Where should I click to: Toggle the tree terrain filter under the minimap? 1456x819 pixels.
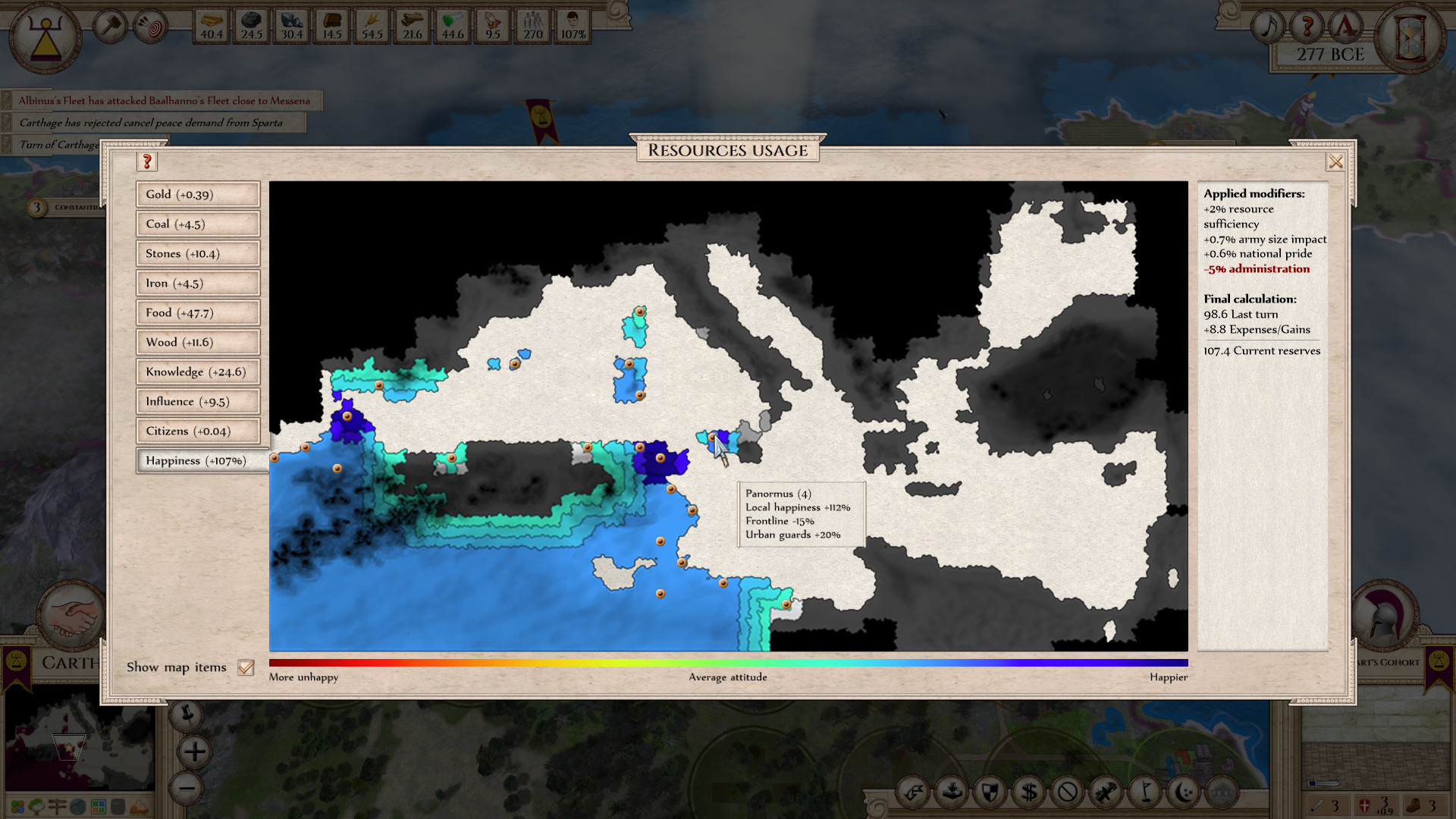click(36, 808)
